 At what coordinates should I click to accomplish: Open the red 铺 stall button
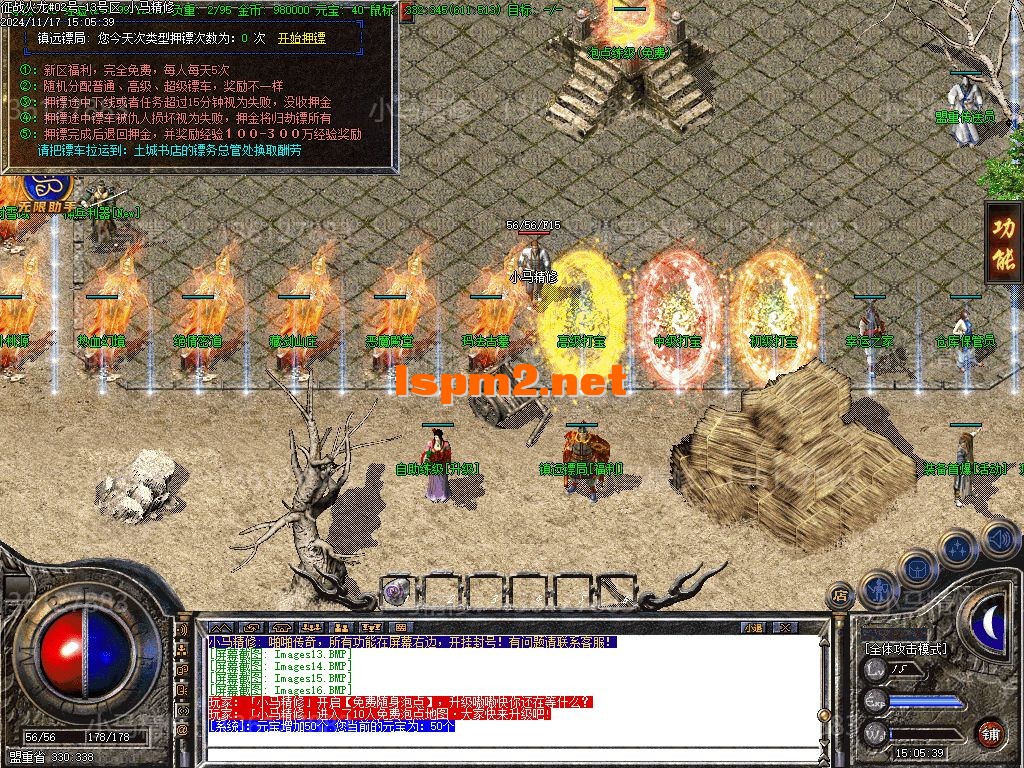(x=991, y=733)
